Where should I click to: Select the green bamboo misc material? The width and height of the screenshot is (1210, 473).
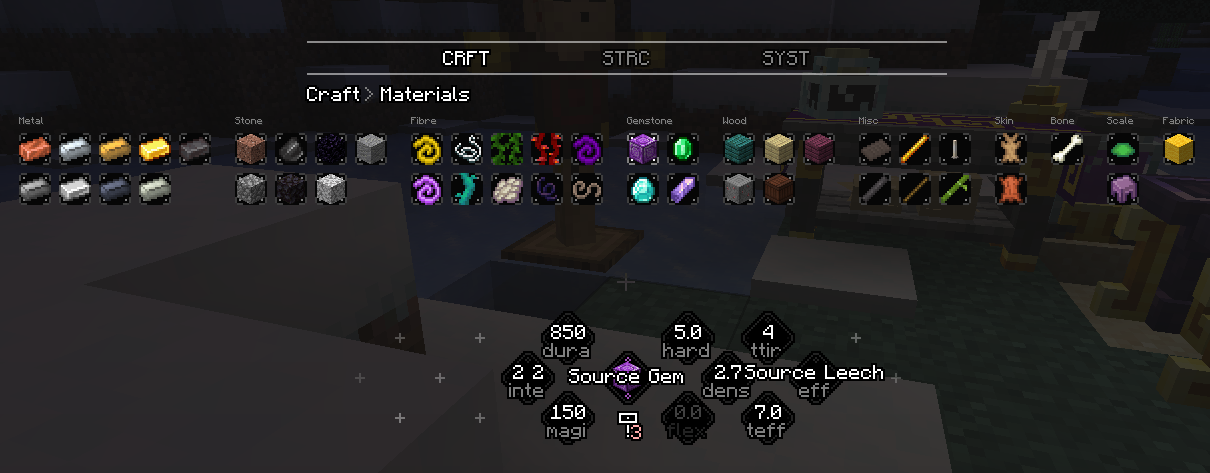(955, 188)
